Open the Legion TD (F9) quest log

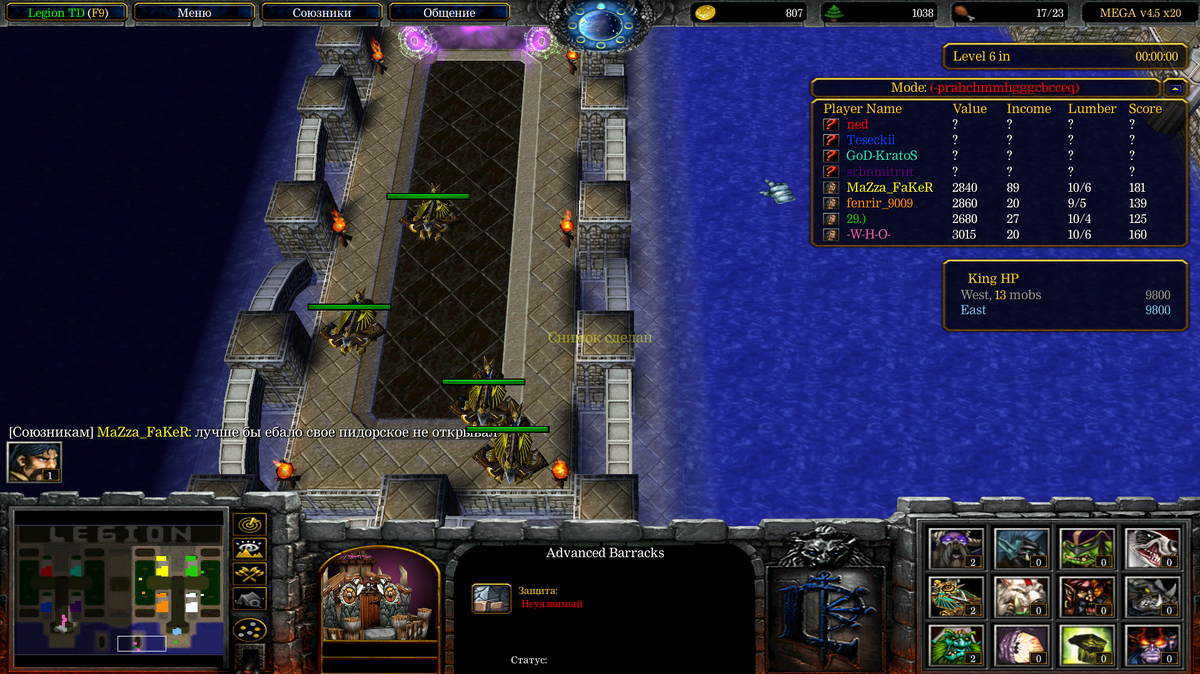click(66, 13)
